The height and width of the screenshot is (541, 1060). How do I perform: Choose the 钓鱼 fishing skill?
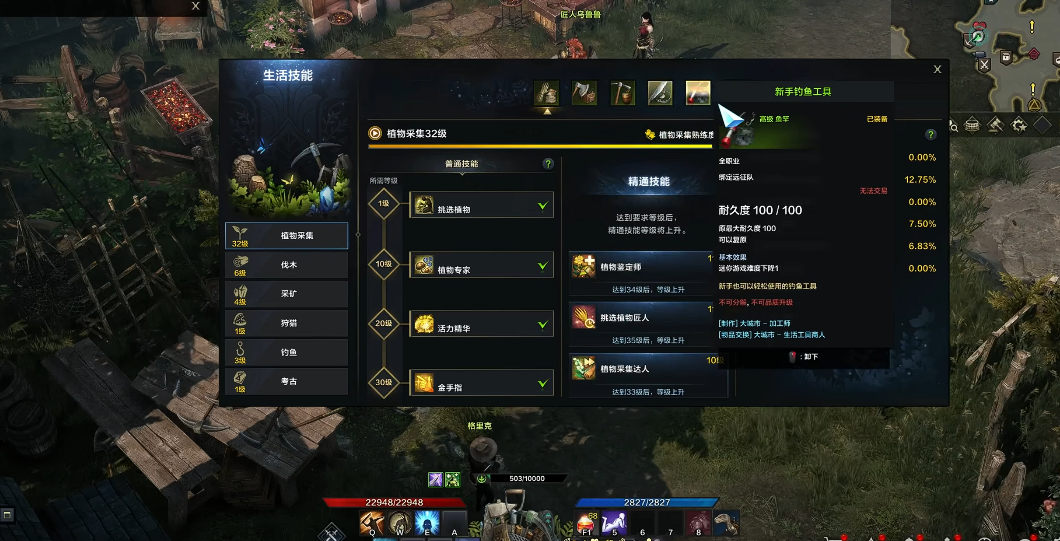[287, 352]
